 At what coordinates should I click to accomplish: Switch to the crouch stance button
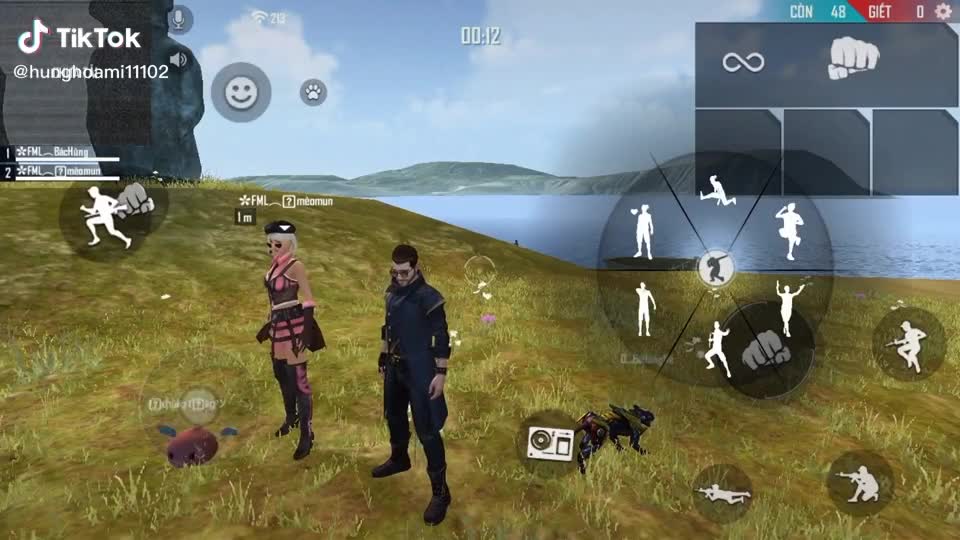[x=860, y=483]
